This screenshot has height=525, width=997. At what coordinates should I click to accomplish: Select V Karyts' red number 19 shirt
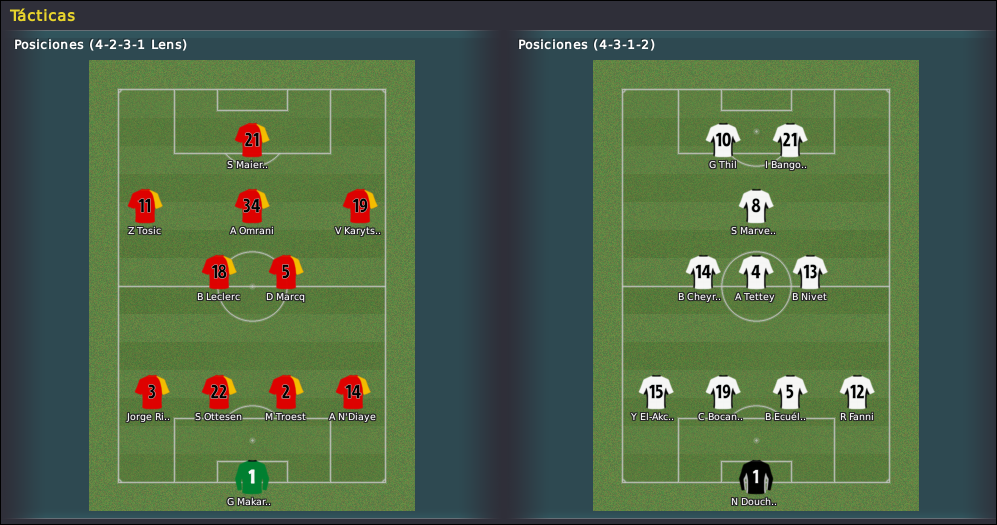click(359, 206)
